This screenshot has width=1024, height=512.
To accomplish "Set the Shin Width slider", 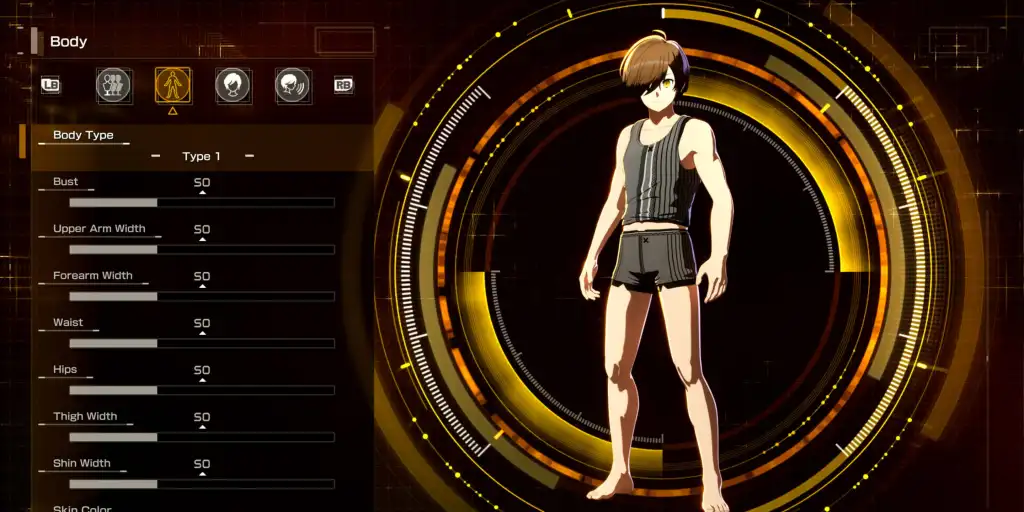I will point(201,484).
